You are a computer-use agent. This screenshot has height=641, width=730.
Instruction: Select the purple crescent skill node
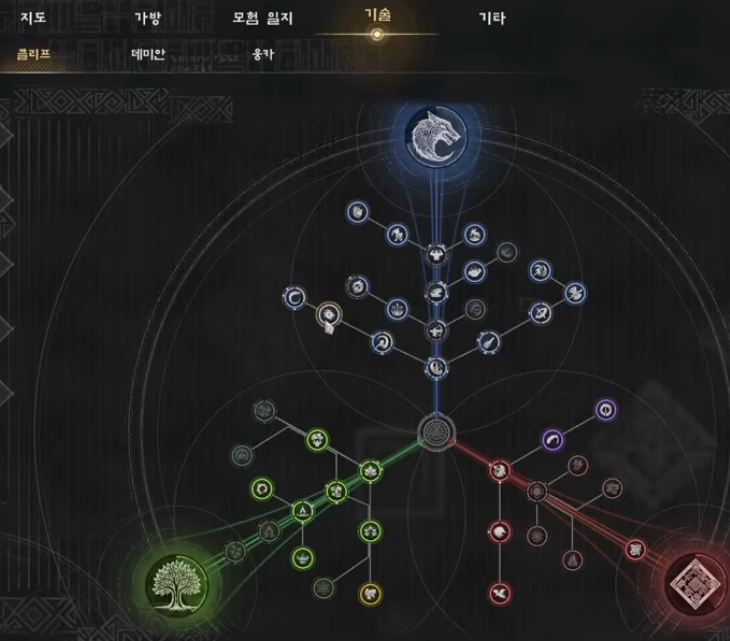point(554,439)
